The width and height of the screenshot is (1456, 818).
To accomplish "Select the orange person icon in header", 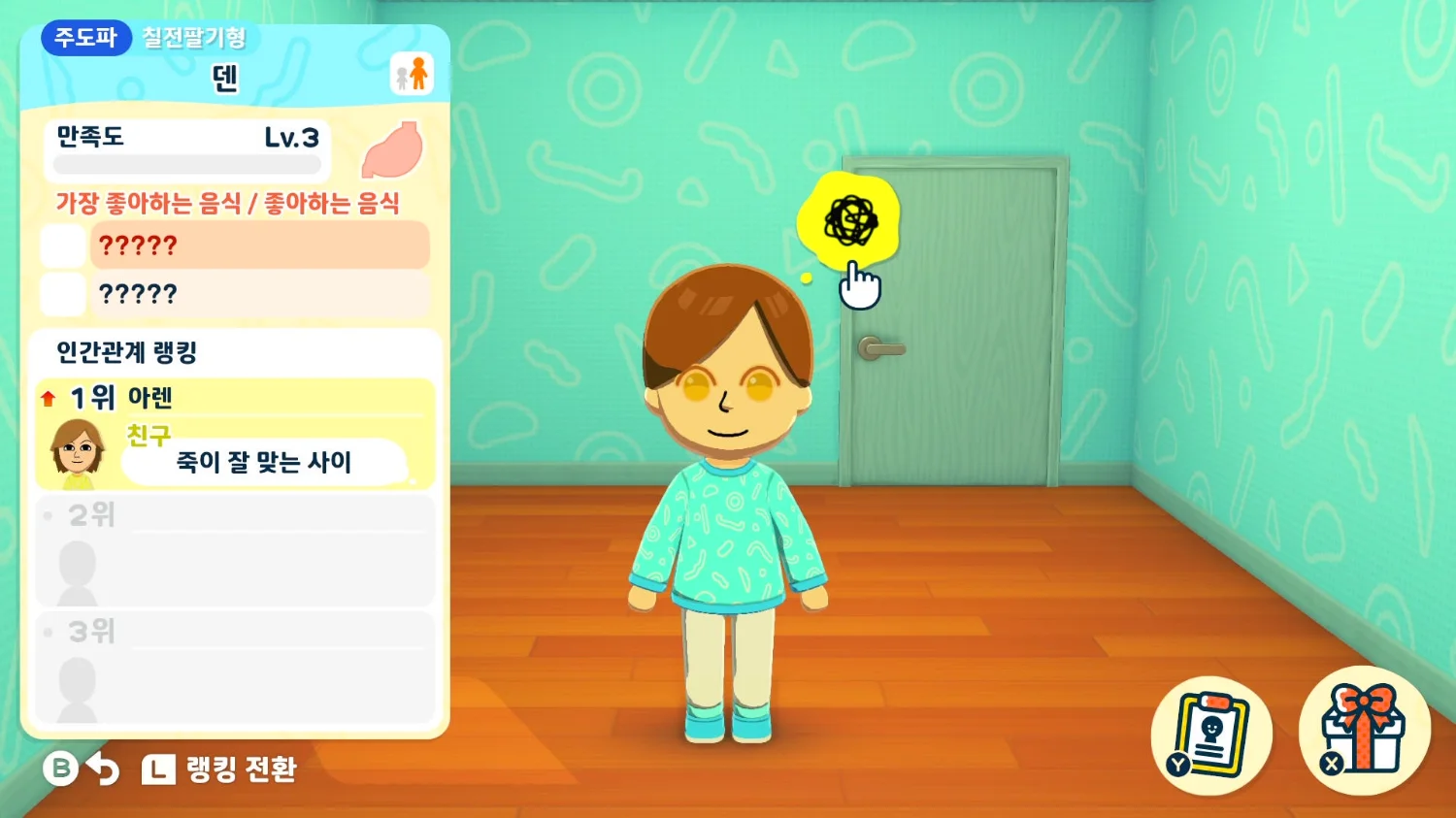I will click(x=412, y=74).
